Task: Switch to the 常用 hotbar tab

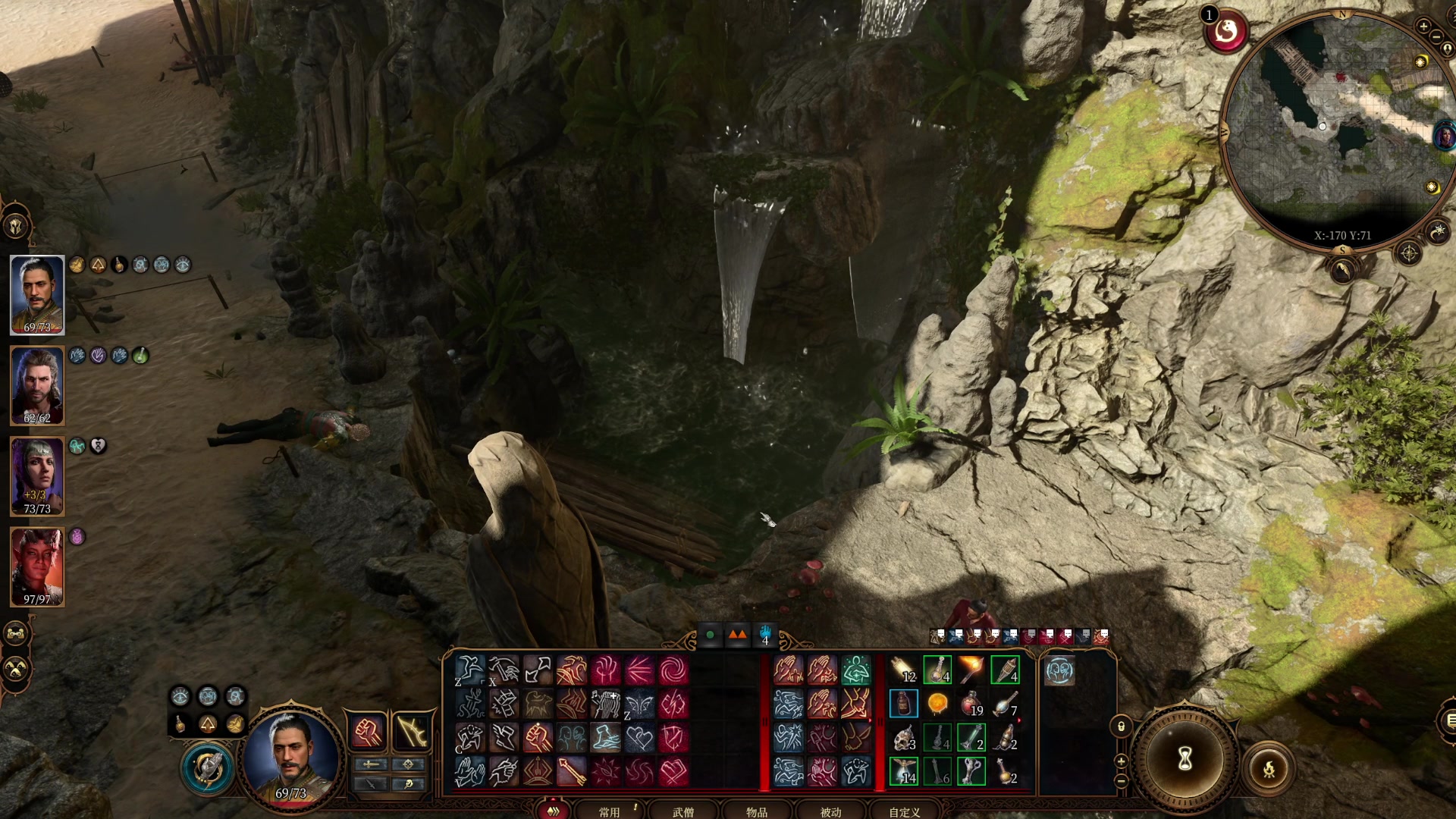Action: click(609, 811)
